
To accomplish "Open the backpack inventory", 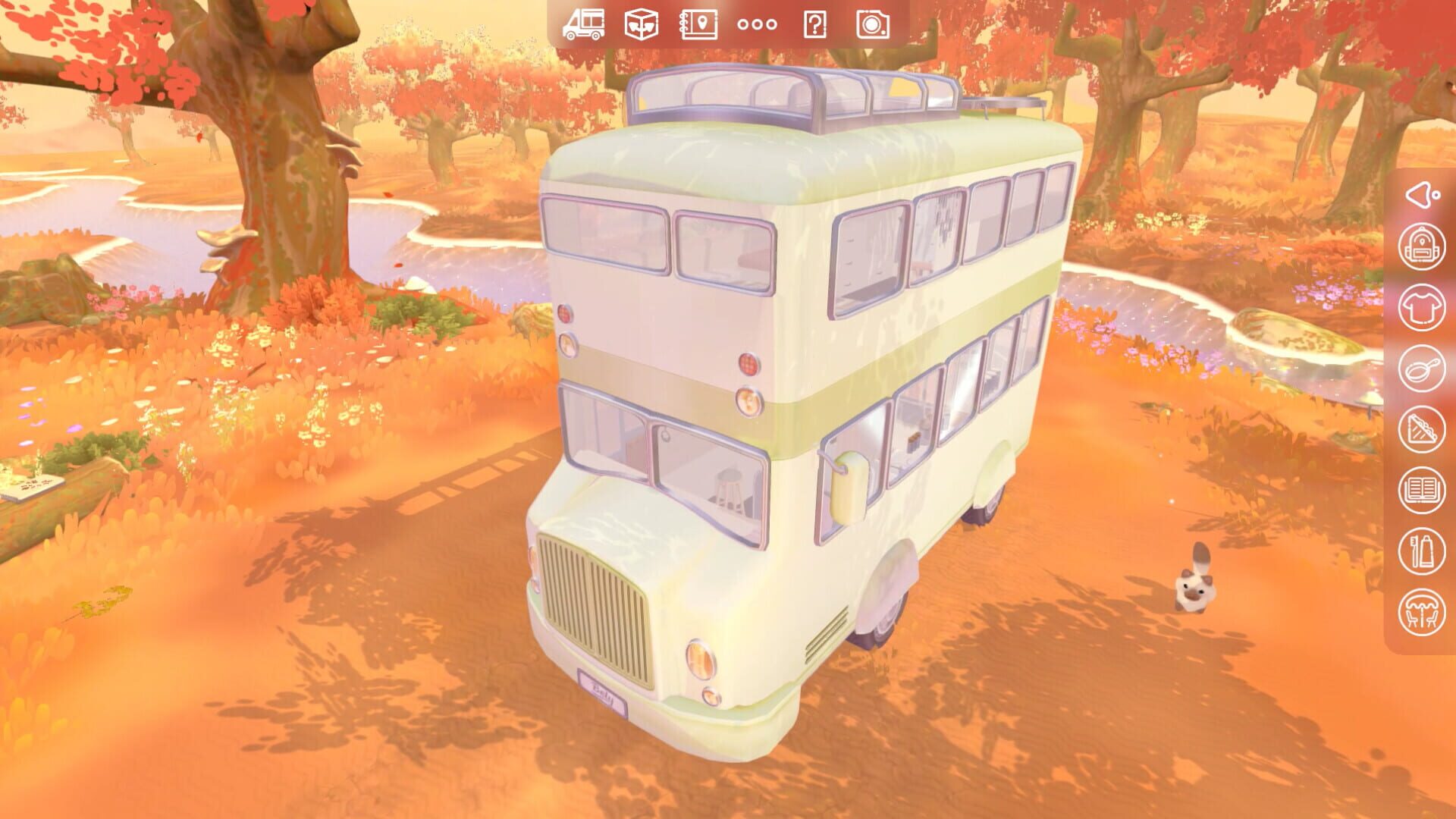I will (1423, 246).
